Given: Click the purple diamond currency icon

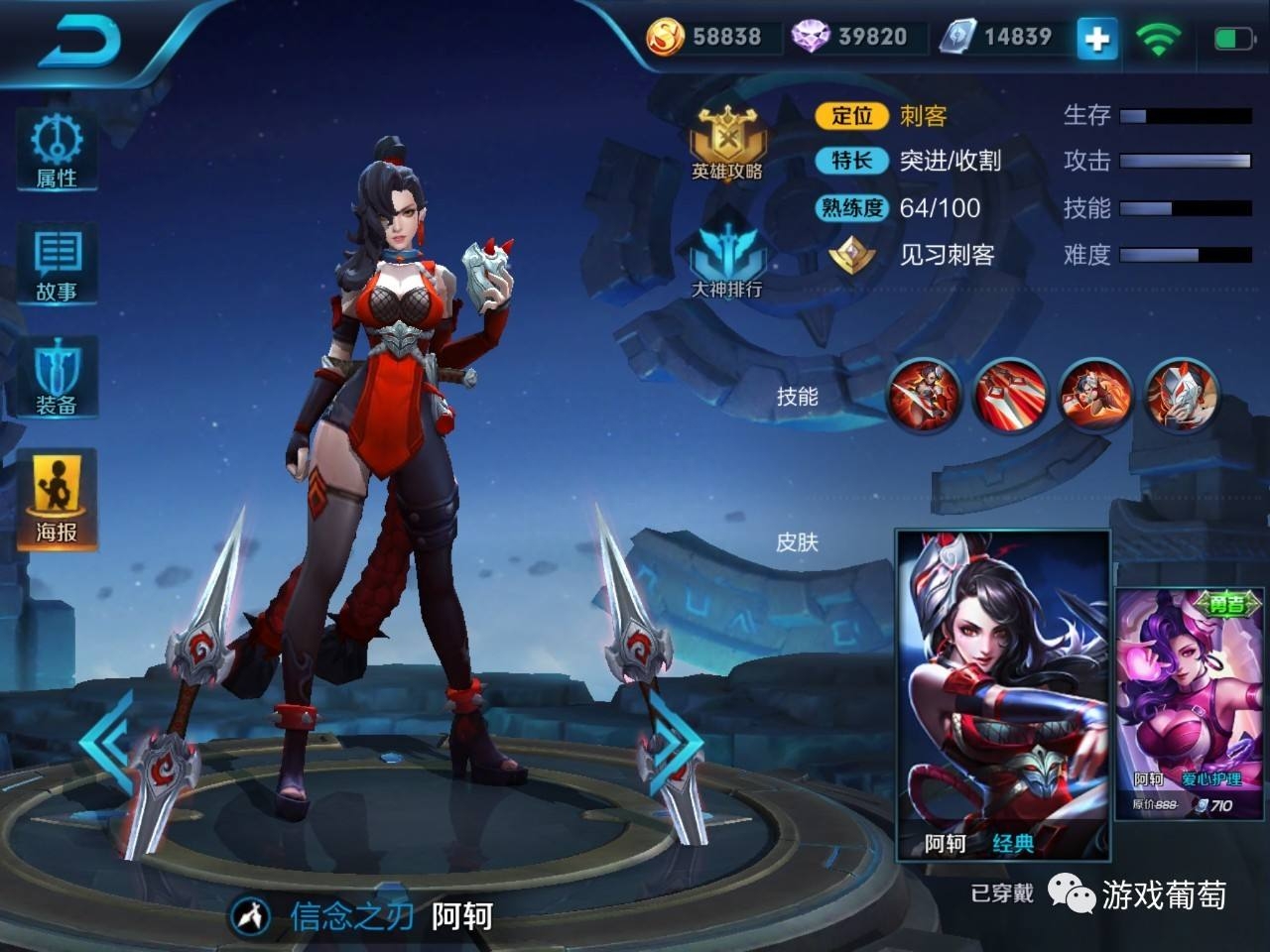Looking at the screenshot, I should coord(811,38).
